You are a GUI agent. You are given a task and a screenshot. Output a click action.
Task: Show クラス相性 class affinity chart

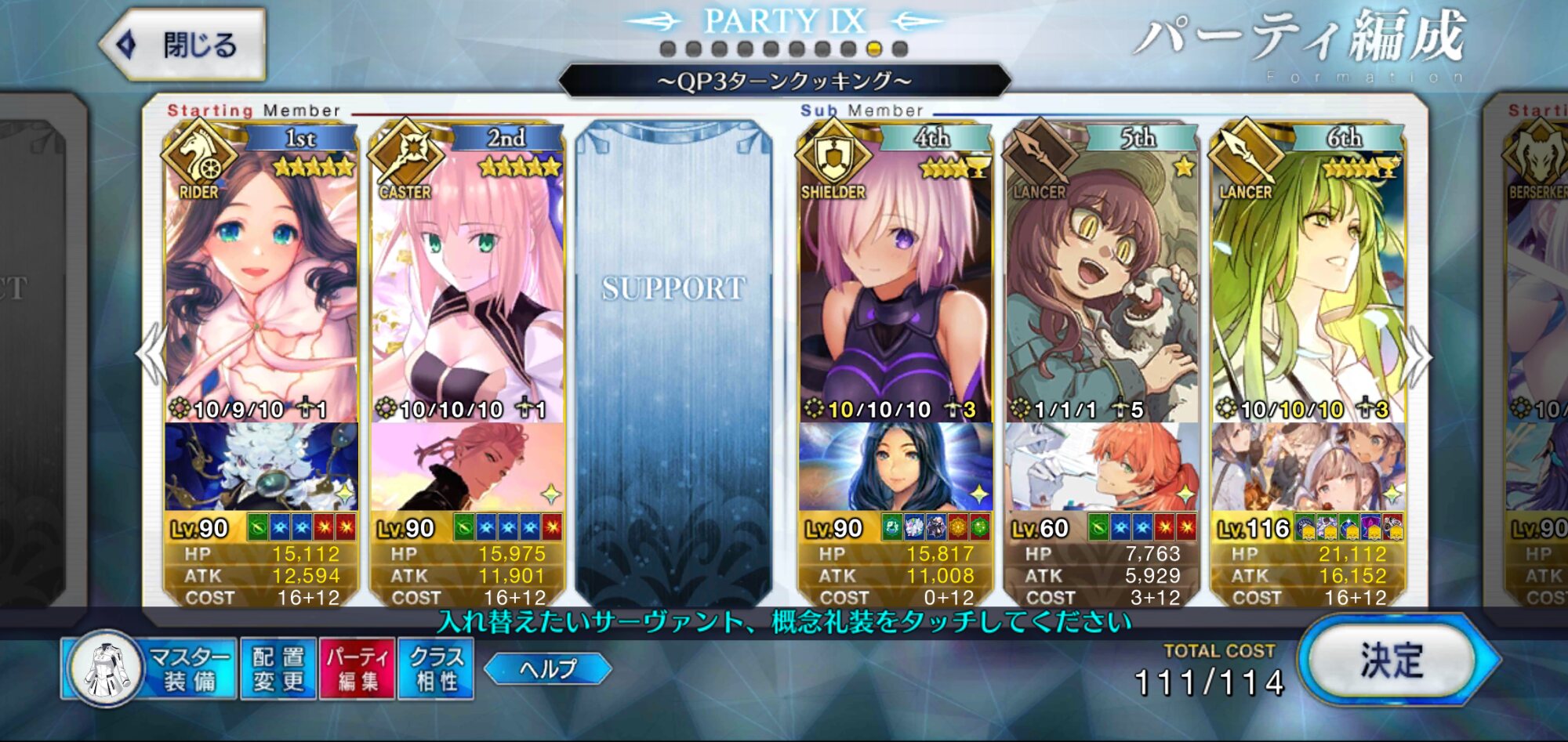(436, 668)
